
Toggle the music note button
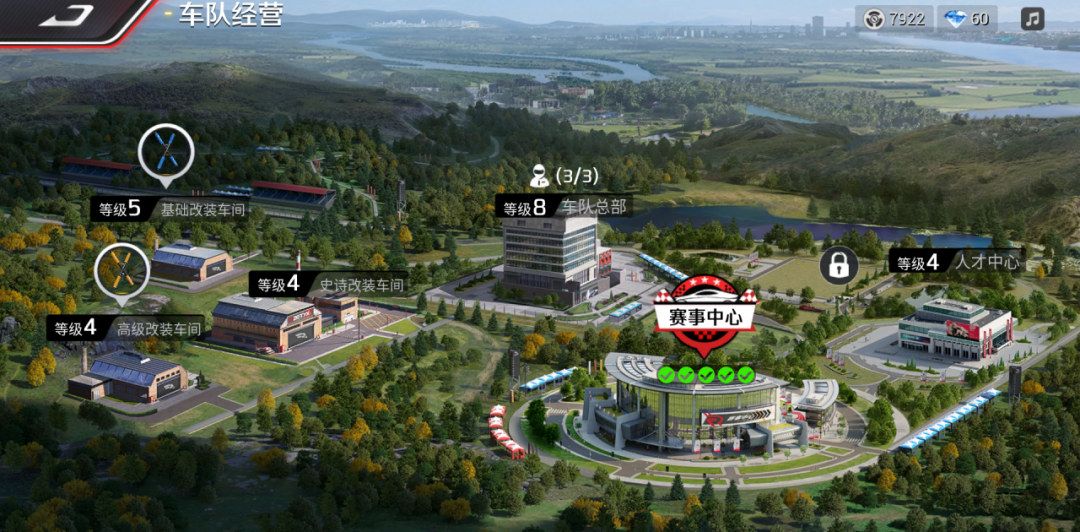tap(1033, 19)
